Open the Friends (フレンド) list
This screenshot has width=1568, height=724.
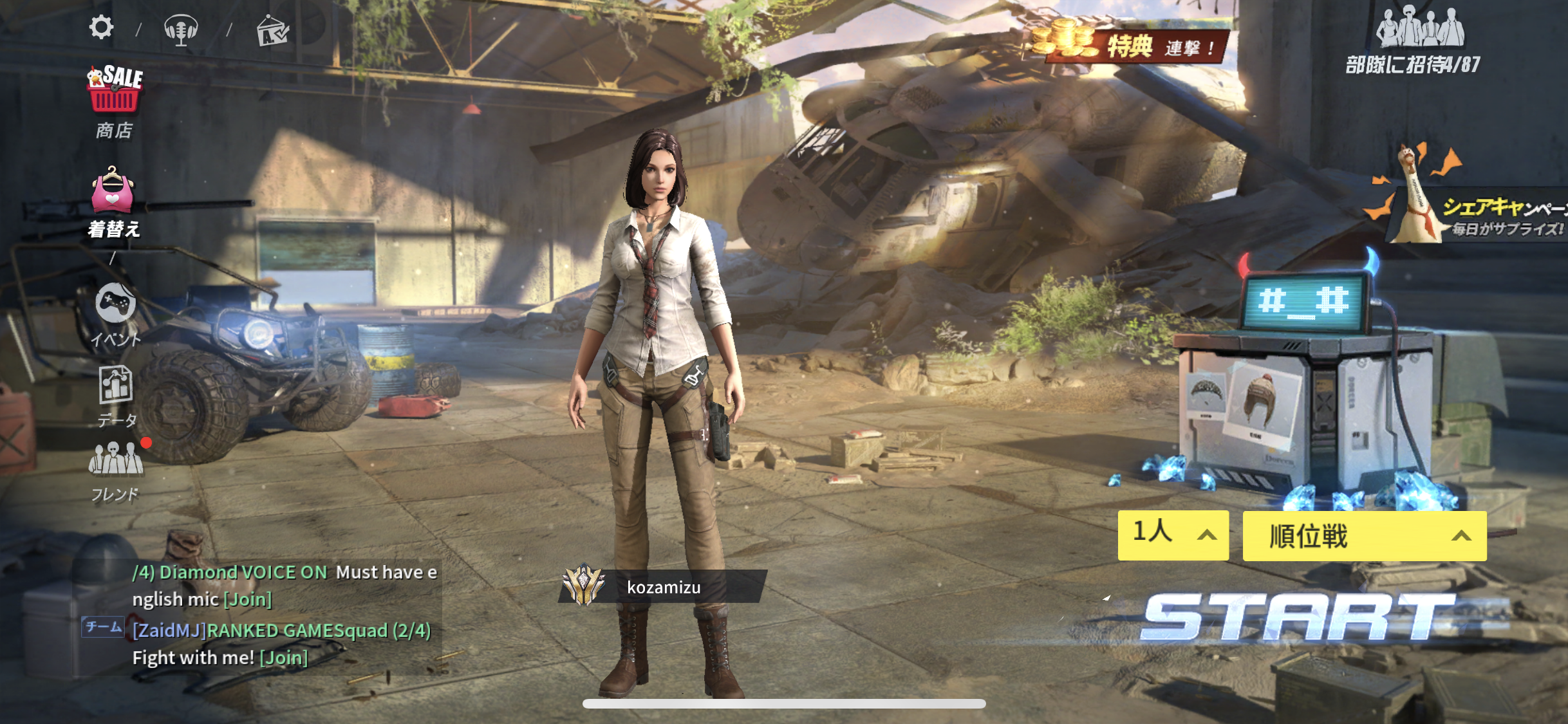coord(116,470)
